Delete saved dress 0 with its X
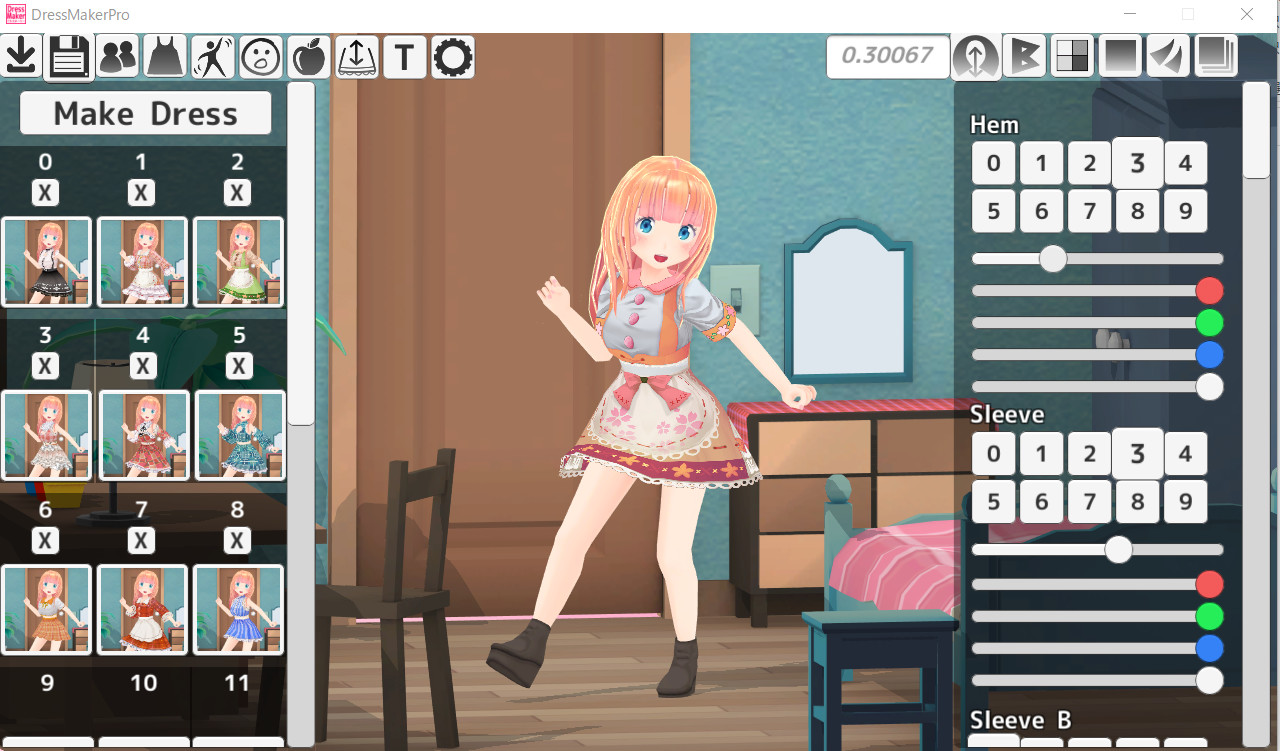The width and height of the screenshot is (1280, 751). pyautogui.click(x=45, y=192)
